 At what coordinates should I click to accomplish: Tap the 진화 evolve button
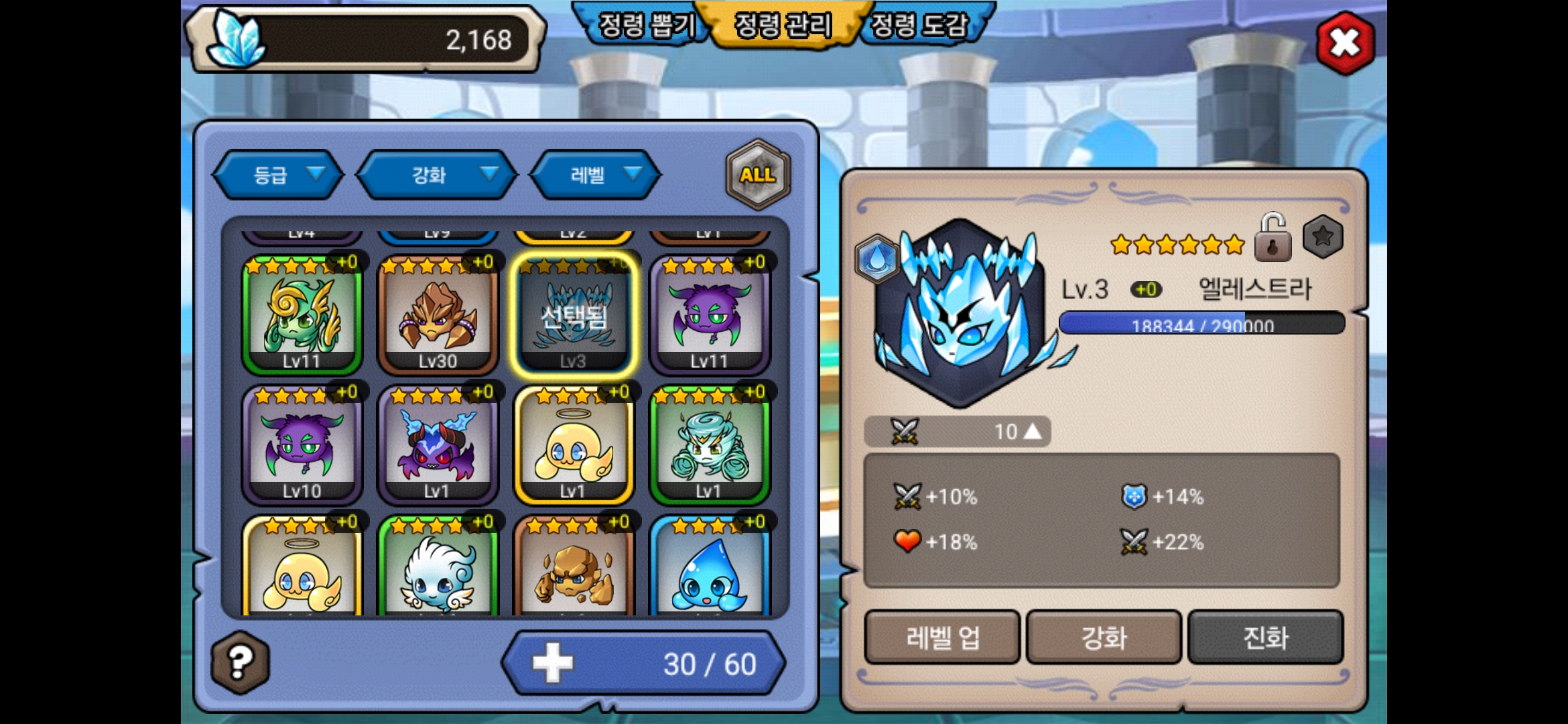click(x=1265, y=637)
